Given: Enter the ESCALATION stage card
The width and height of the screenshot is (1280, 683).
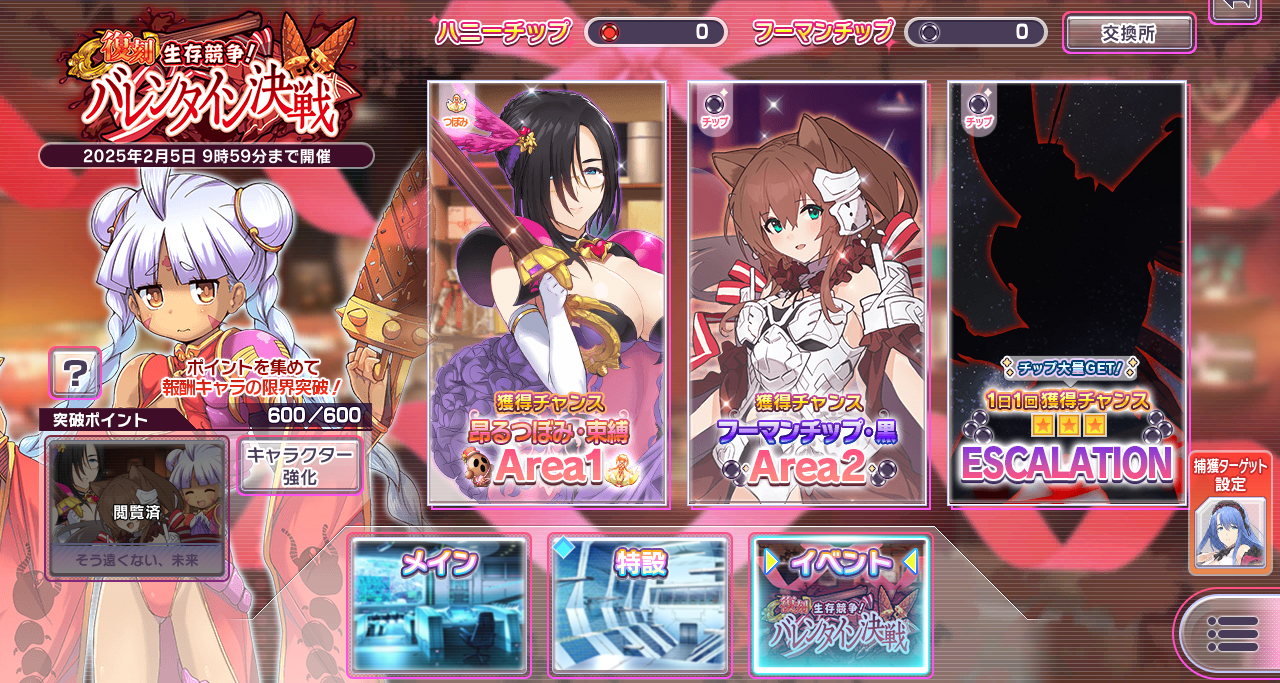Looking at the screenshot, I should (x=1067, y=292).
